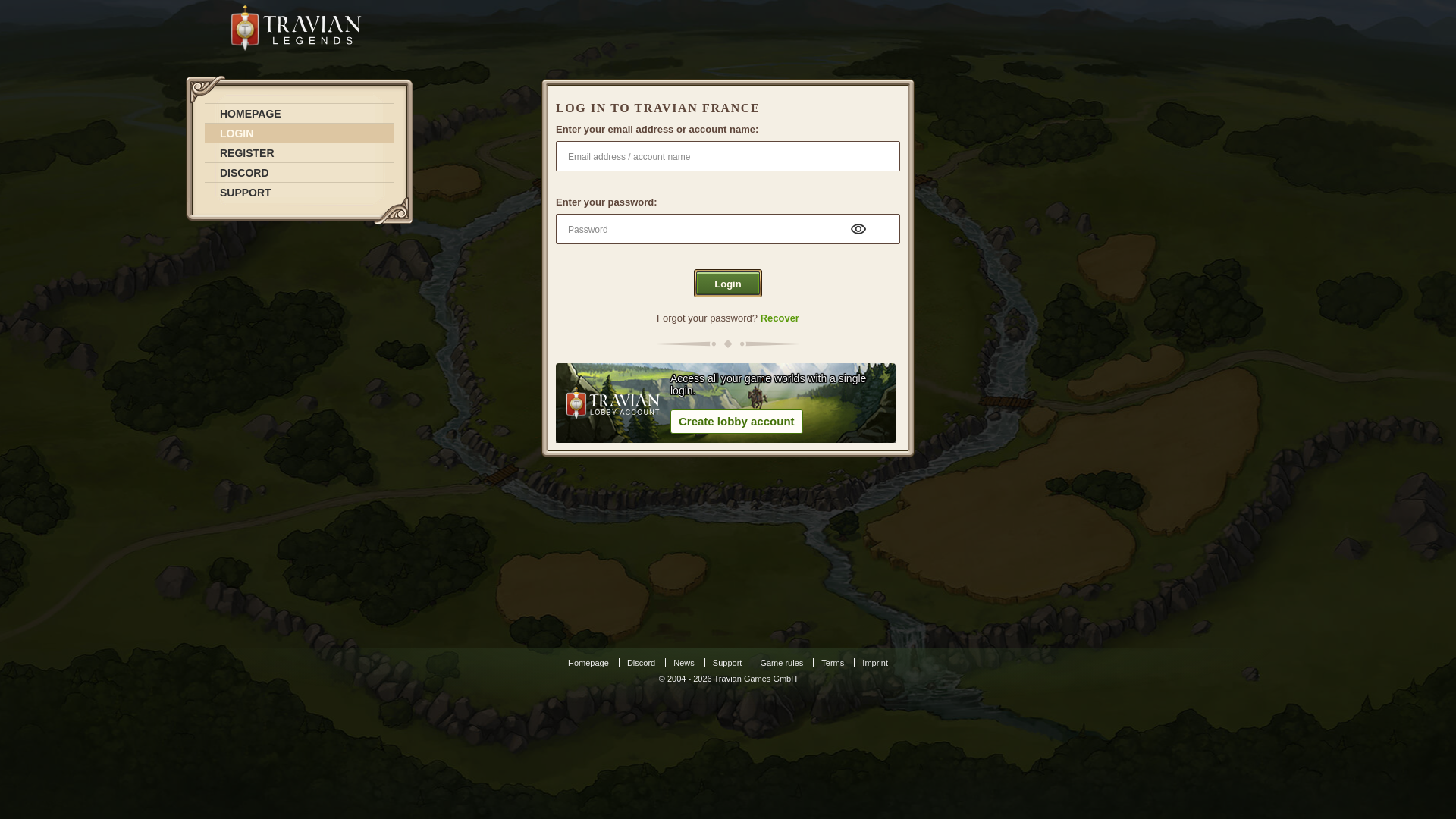Open the footer Support link

(726, 663)
